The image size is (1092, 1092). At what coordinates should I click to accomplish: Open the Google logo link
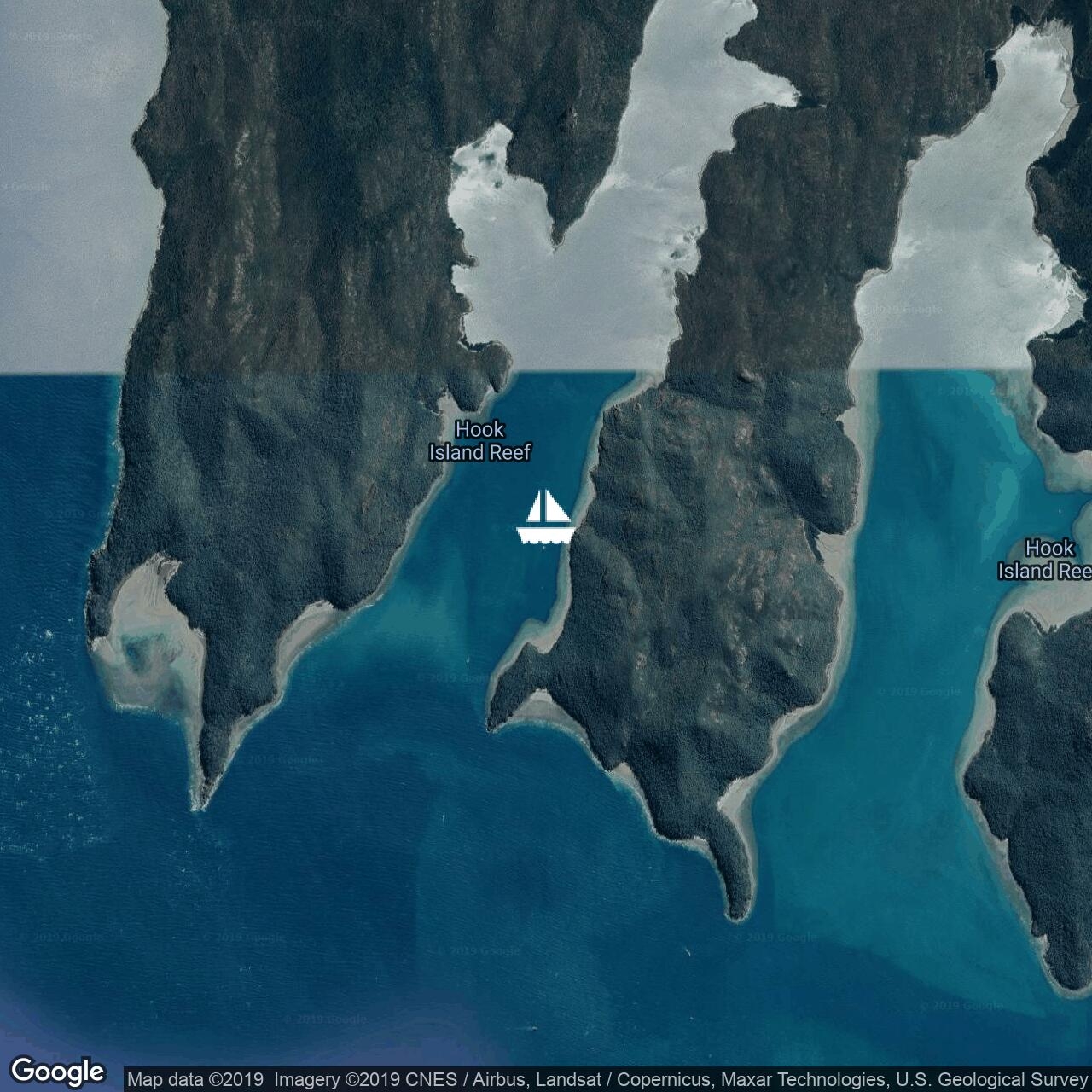[x=57, y=1072]
